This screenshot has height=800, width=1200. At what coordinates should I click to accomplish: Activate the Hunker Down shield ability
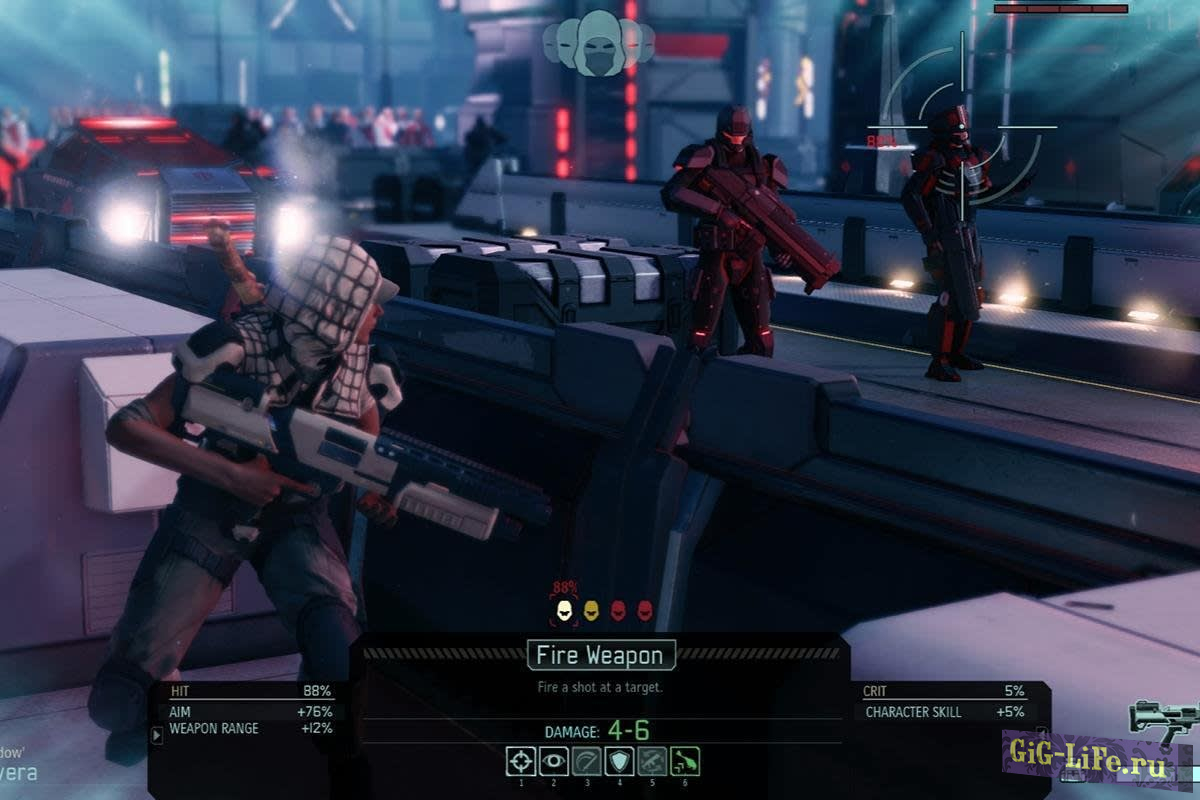coord(619,761)
